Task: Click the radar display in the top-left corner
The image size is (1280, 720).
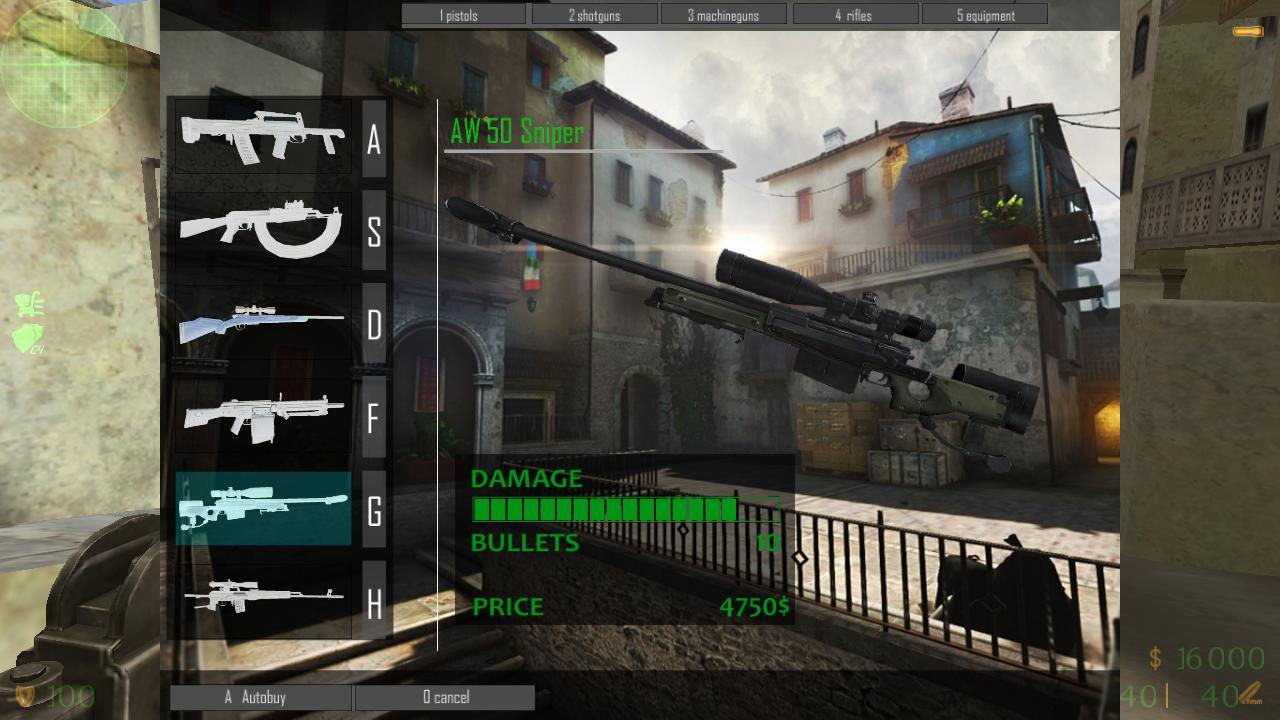Action: click(65, 65)
